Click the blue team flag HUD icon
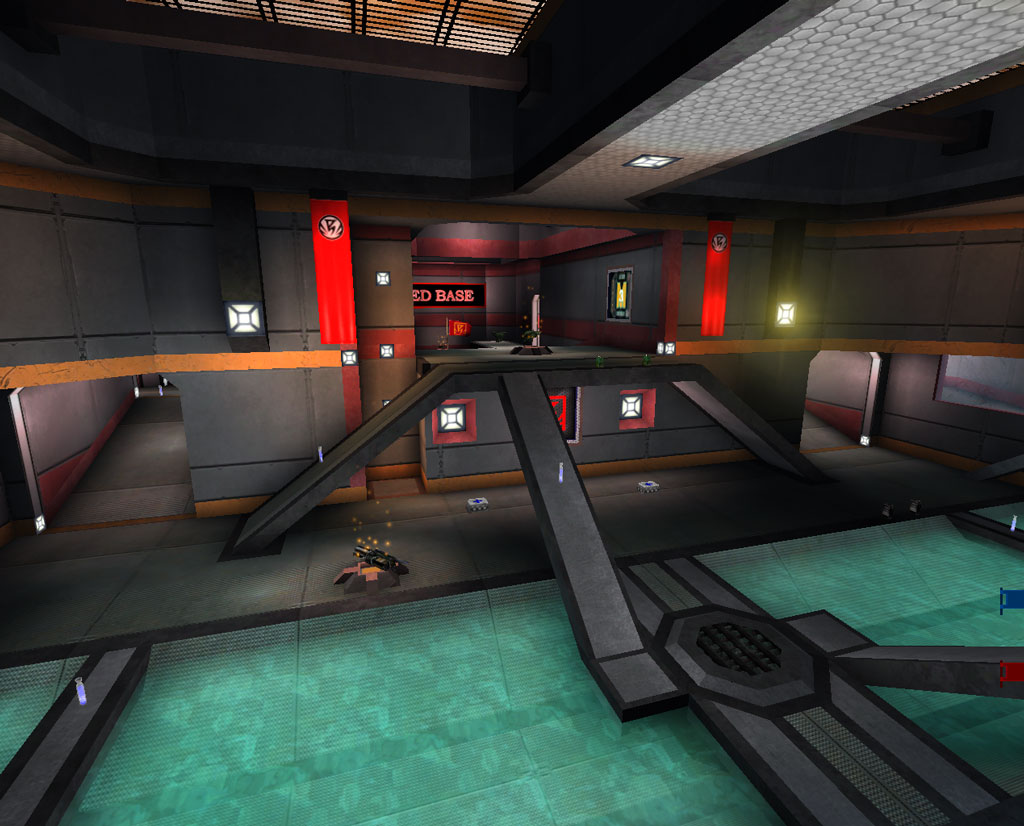The width and height of the screenshot is (1024, 826). tap(1012, 599)
